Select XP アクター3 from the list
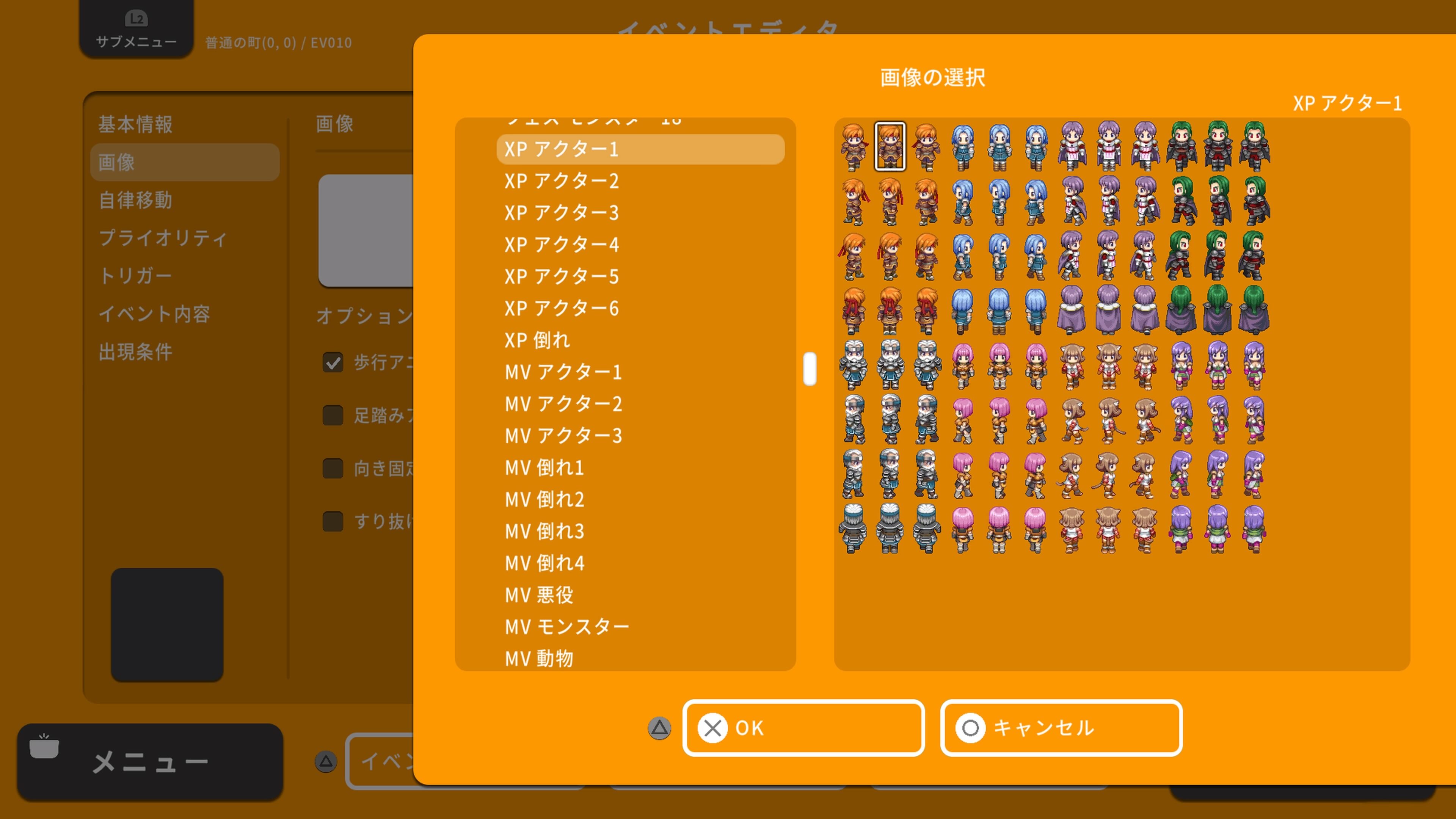 pos(561,213)
